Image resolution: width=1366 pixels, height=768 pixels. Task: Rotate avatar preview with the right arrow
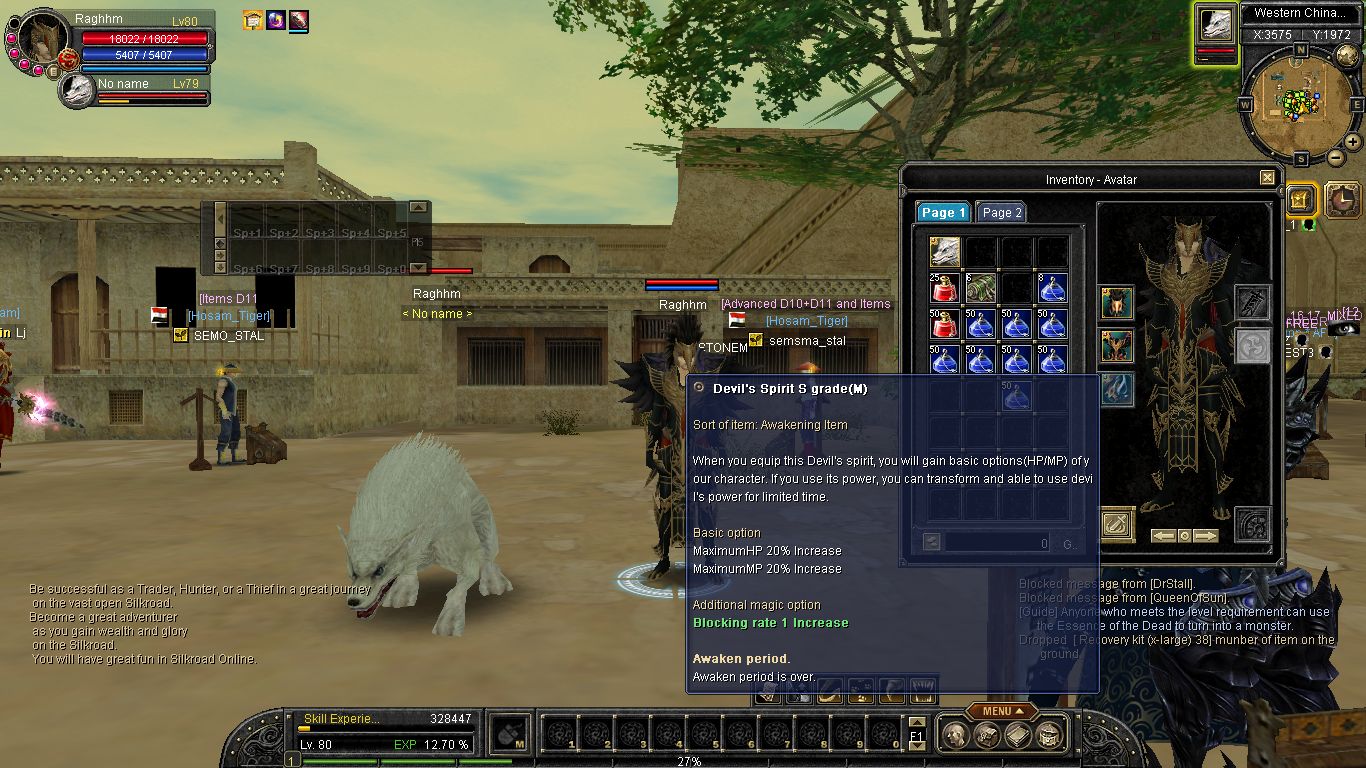(x=1207, y=536)
